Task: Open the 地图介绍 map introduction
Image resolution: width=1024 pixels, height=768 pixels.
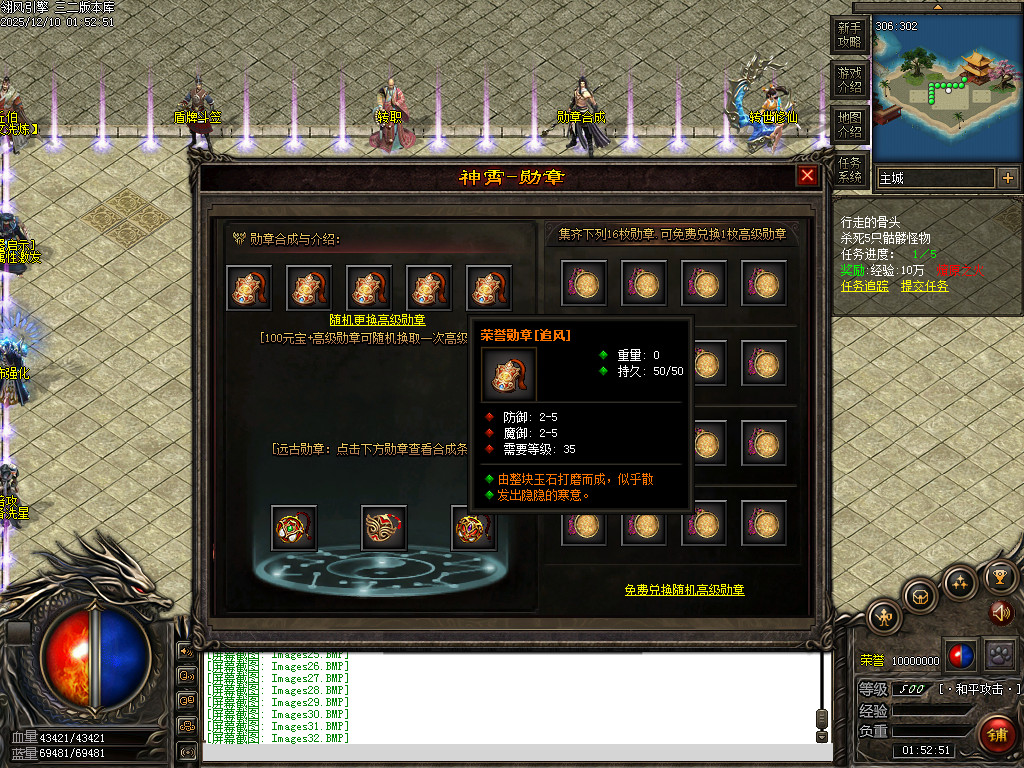Action: pyautogui.click(x=849, y=125)
